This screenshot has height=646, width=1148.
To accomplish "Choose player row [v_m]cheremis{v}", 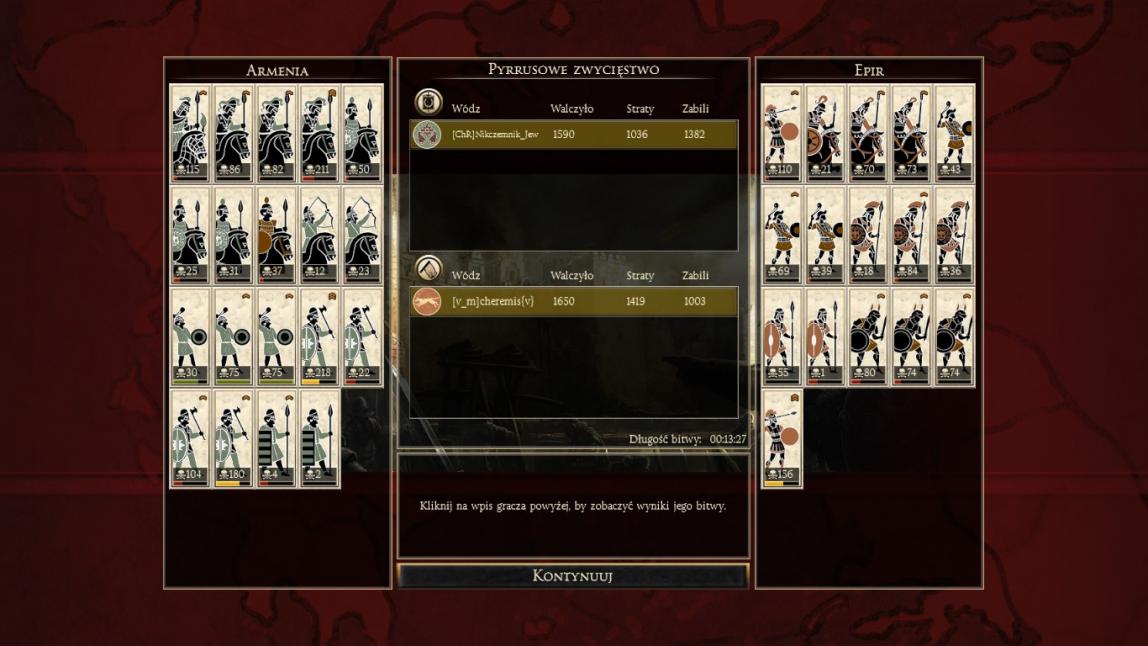I will (573, 301).
